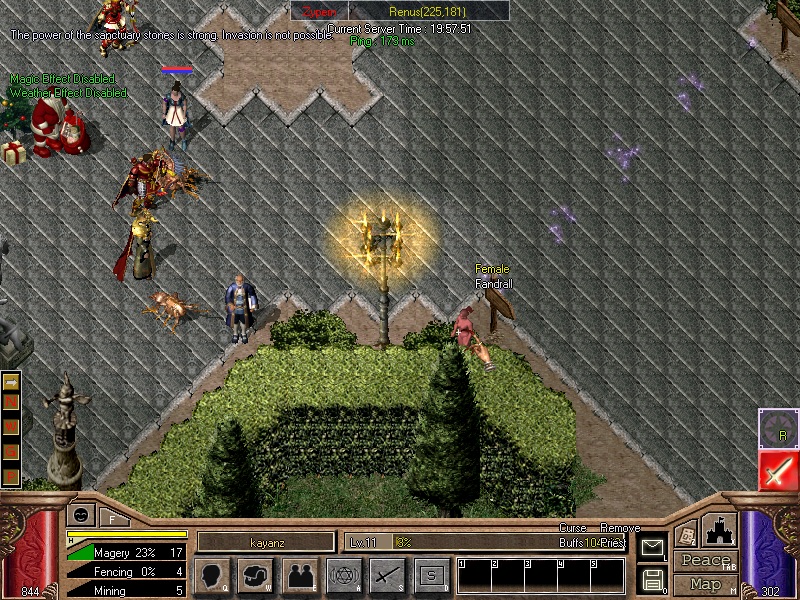Click the floppy disk save icon

pos(652,578)
